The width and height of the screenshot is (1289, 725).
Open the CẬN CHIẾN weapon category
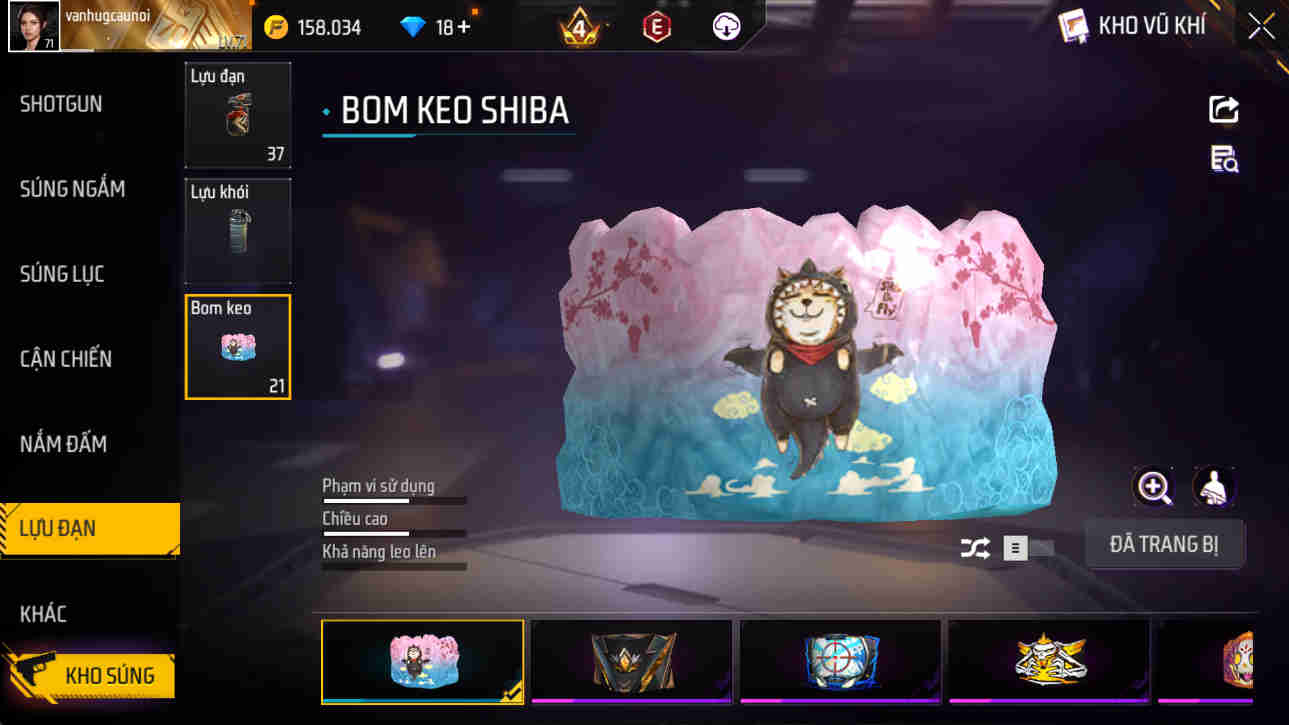[x=67, y=358]
